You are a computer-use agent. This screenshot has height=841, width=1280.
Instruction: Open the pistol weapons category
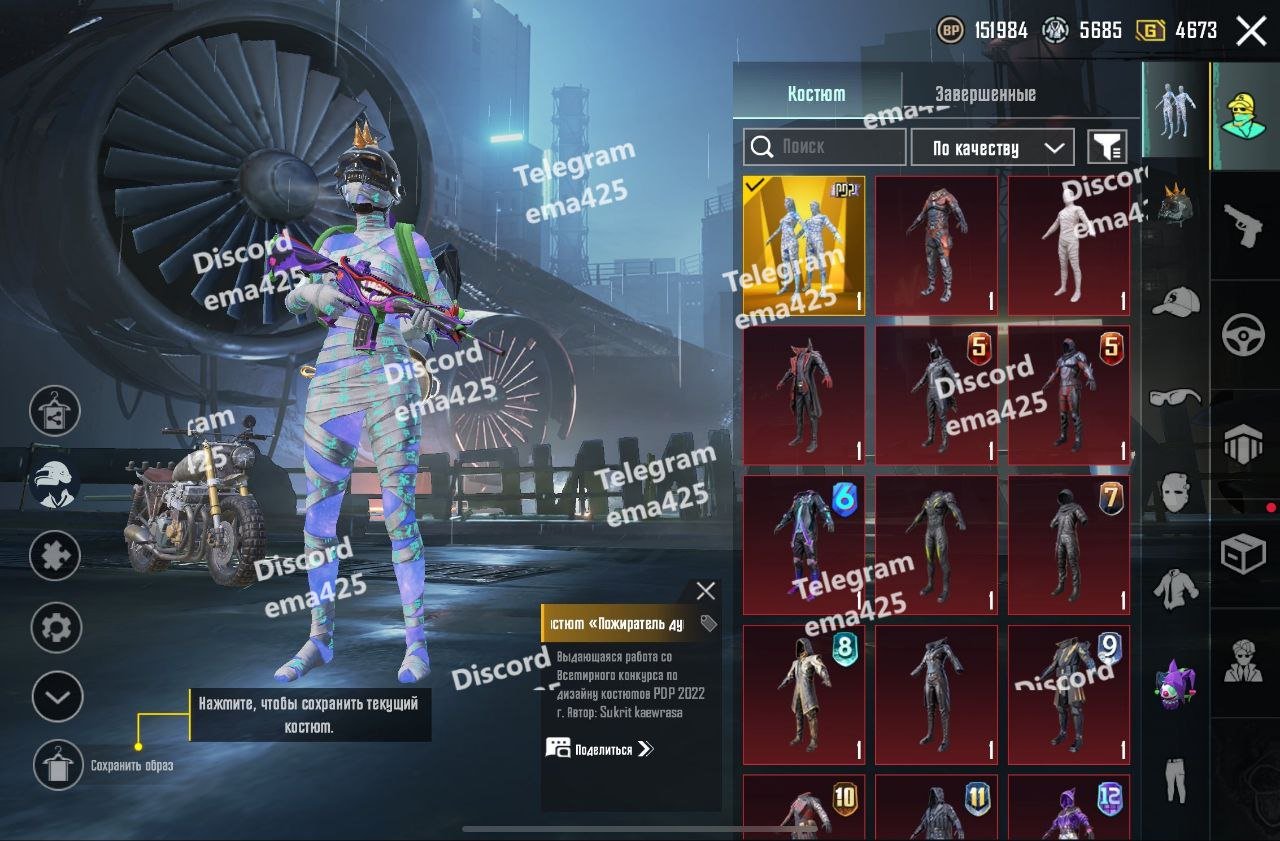click(1244, 226)
